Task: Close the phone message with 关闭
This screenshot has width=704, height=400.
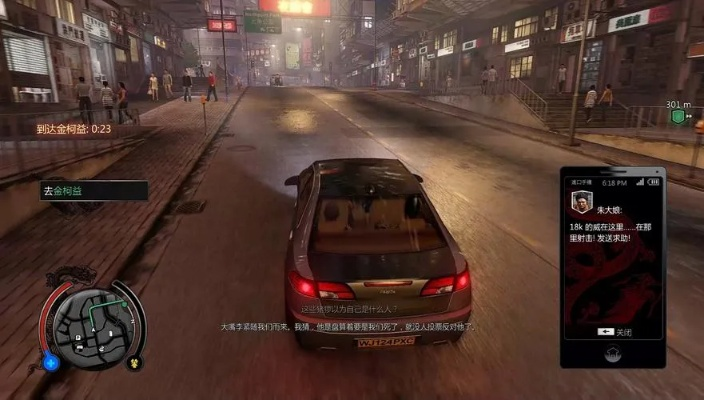Action: coord(613,331)
